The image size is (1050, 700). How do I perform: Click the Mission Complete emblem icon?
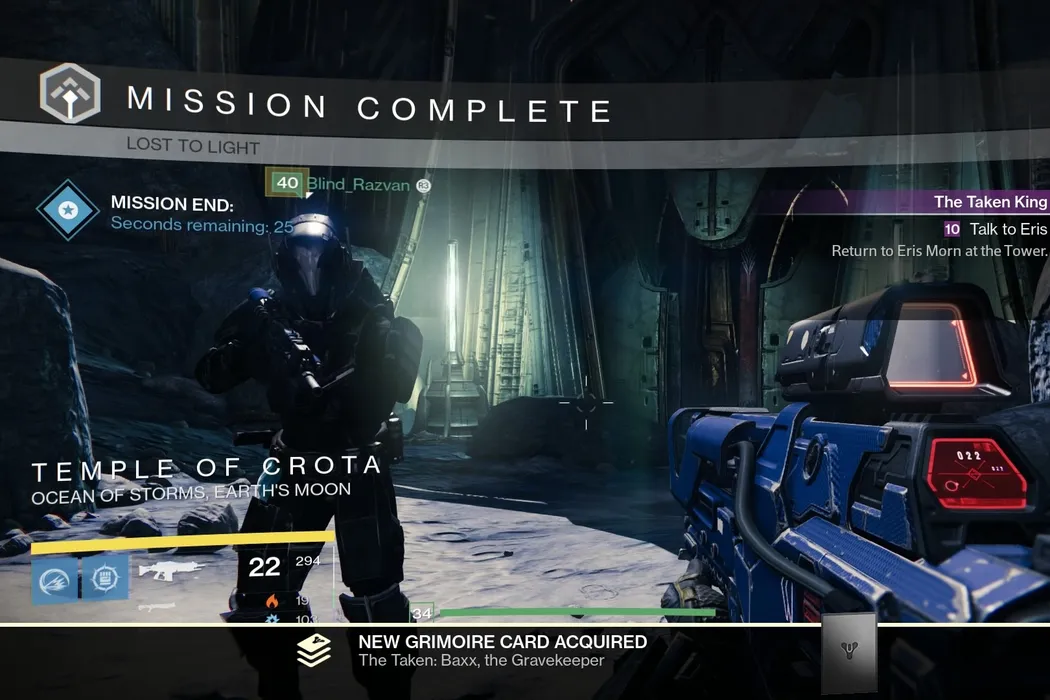(70, 93)
